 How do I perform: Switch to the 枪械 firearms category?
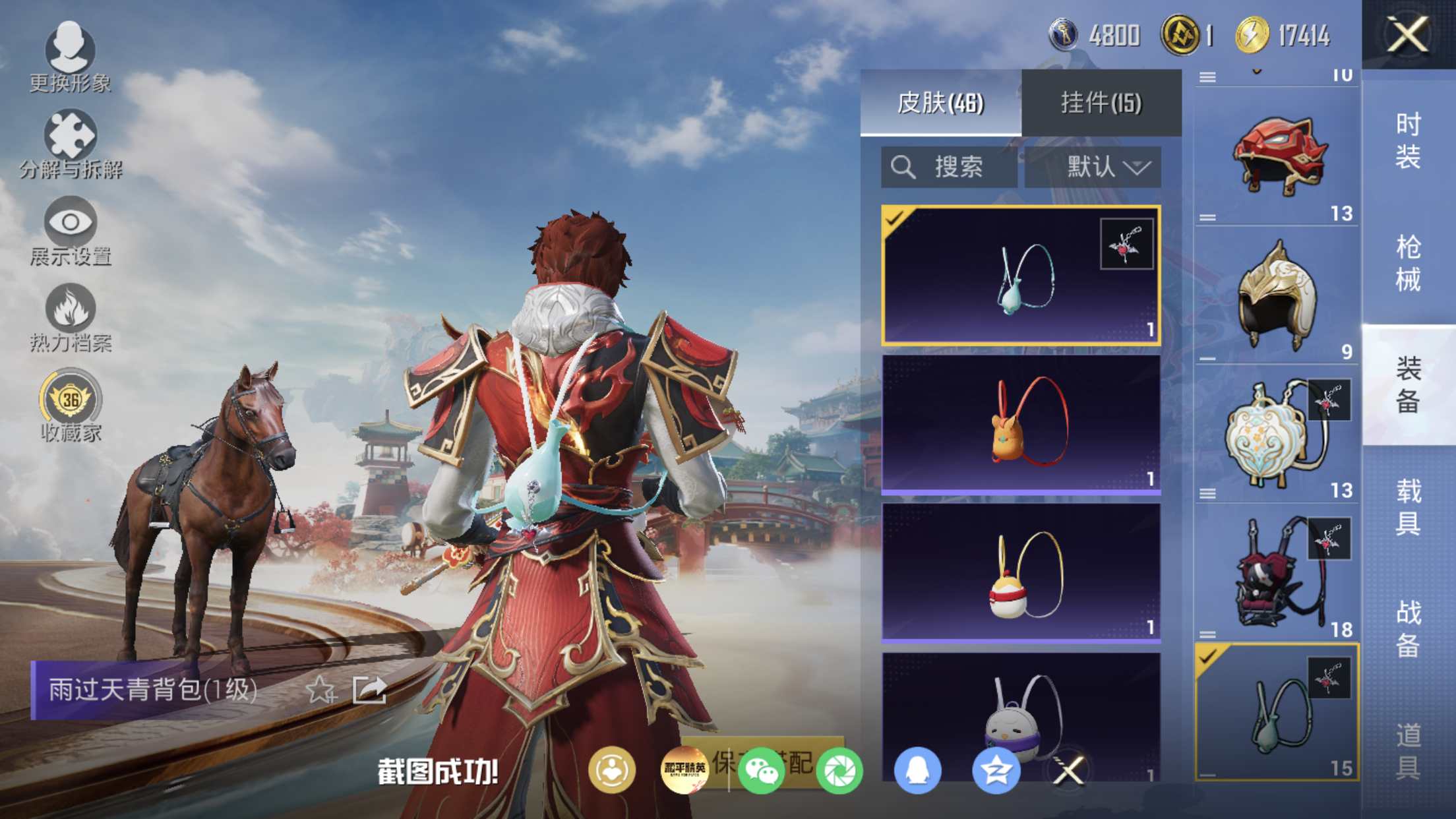tap(1409, 262)
